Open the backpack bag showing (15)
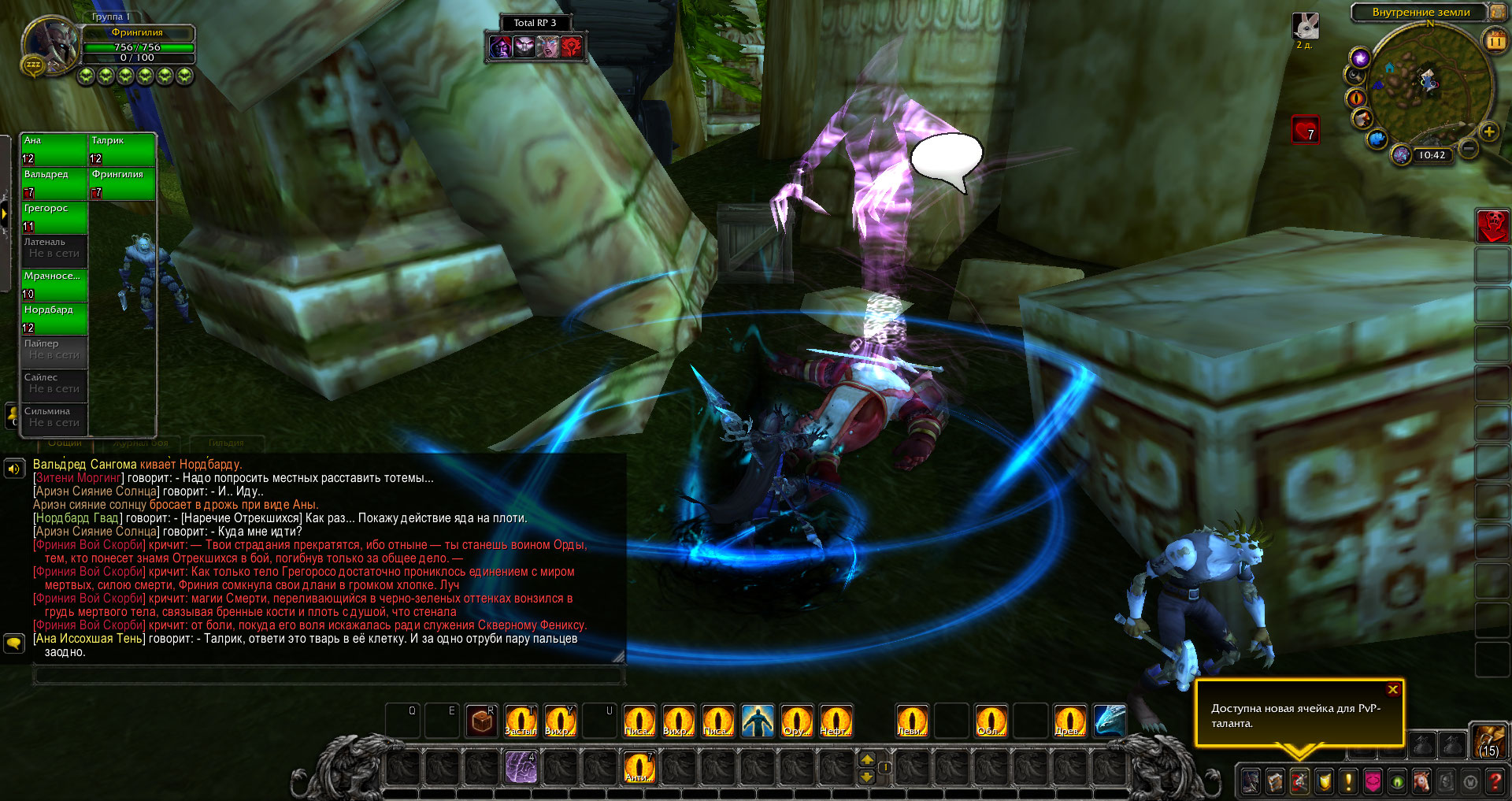Viewport: 1512px width, 801px height. tap(1488, 740)
